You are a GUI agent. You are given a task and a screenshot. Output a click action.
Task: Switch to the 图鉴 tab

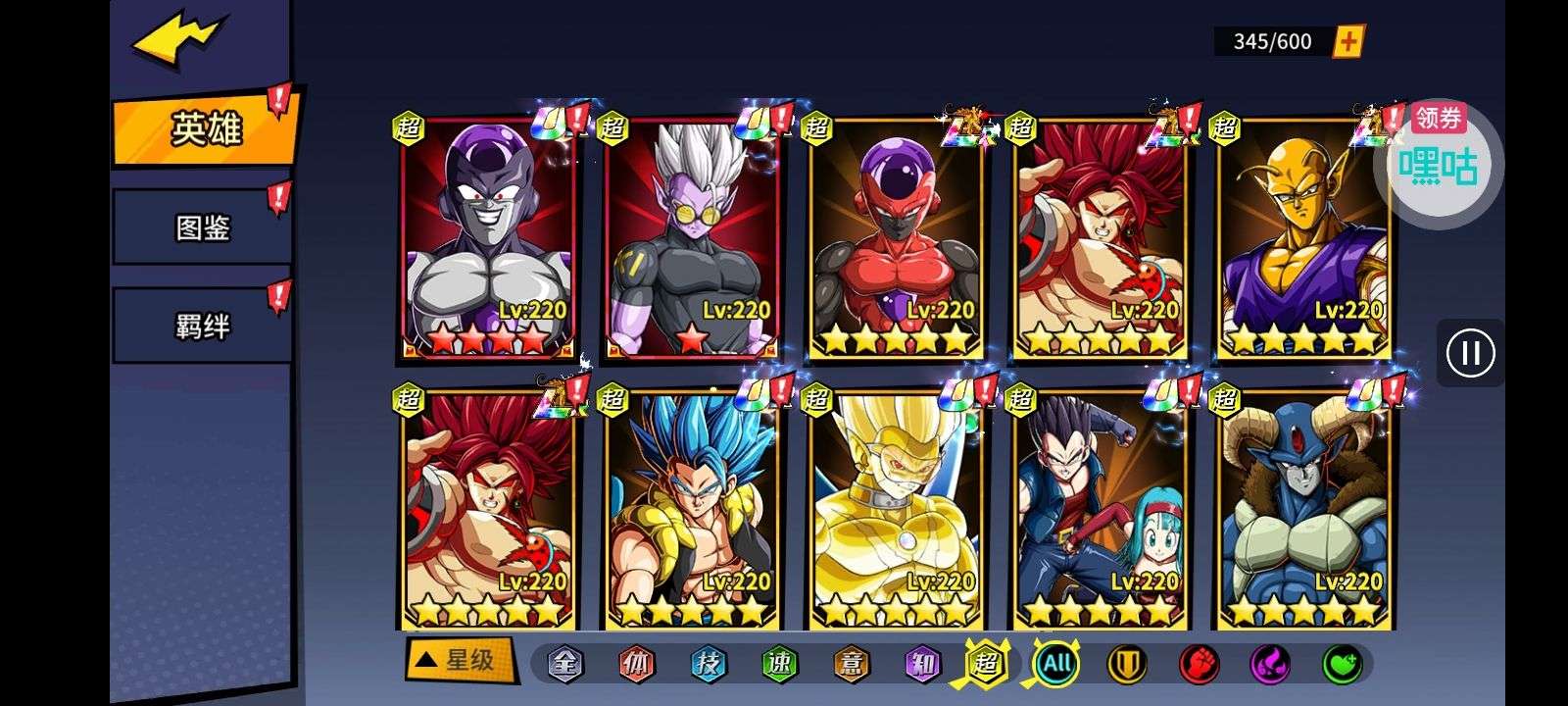[x=202, y=228]
